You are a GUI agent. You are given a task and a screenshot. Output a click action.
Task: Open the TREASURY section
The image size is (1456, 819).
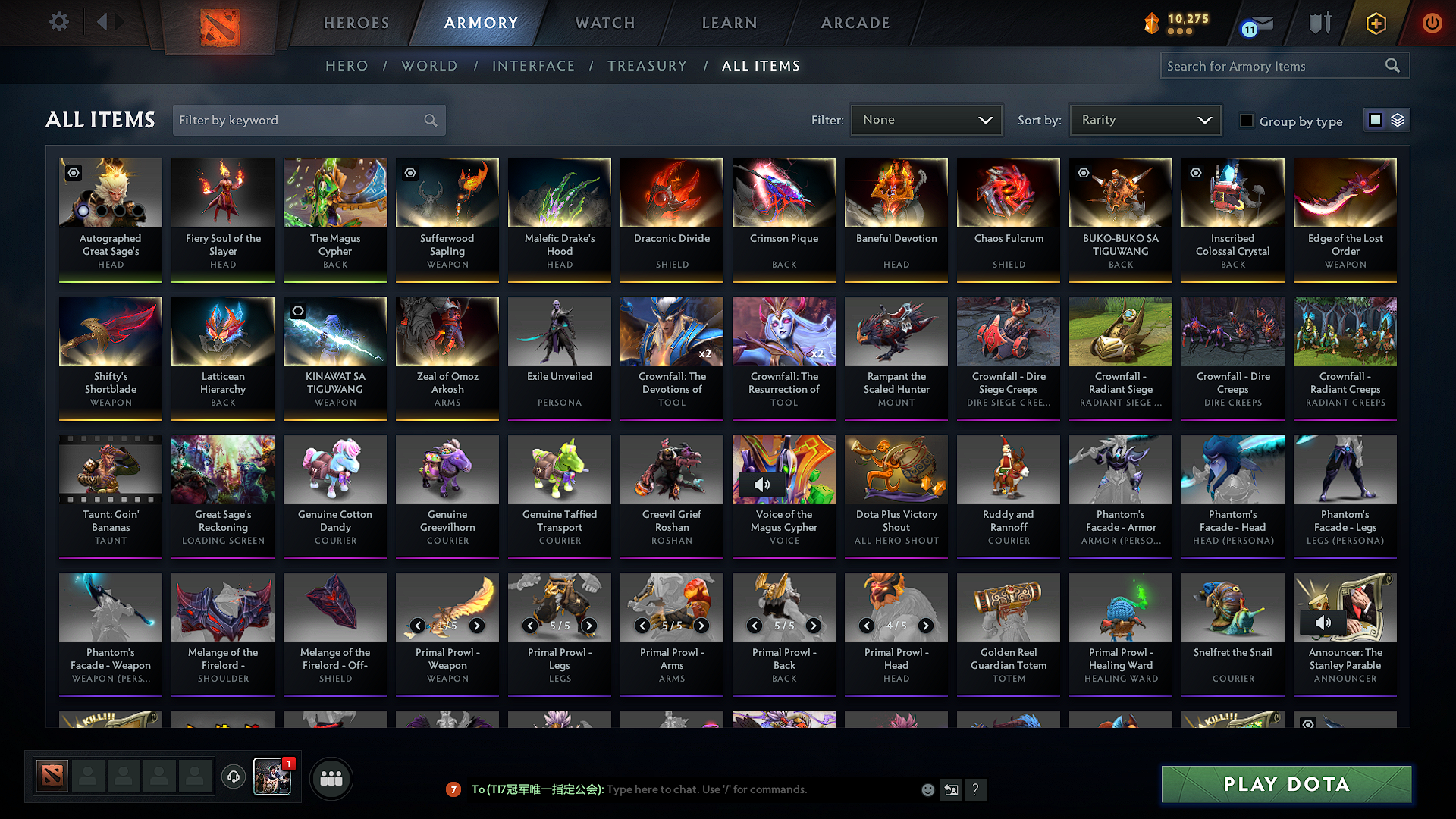pos(648,66)
